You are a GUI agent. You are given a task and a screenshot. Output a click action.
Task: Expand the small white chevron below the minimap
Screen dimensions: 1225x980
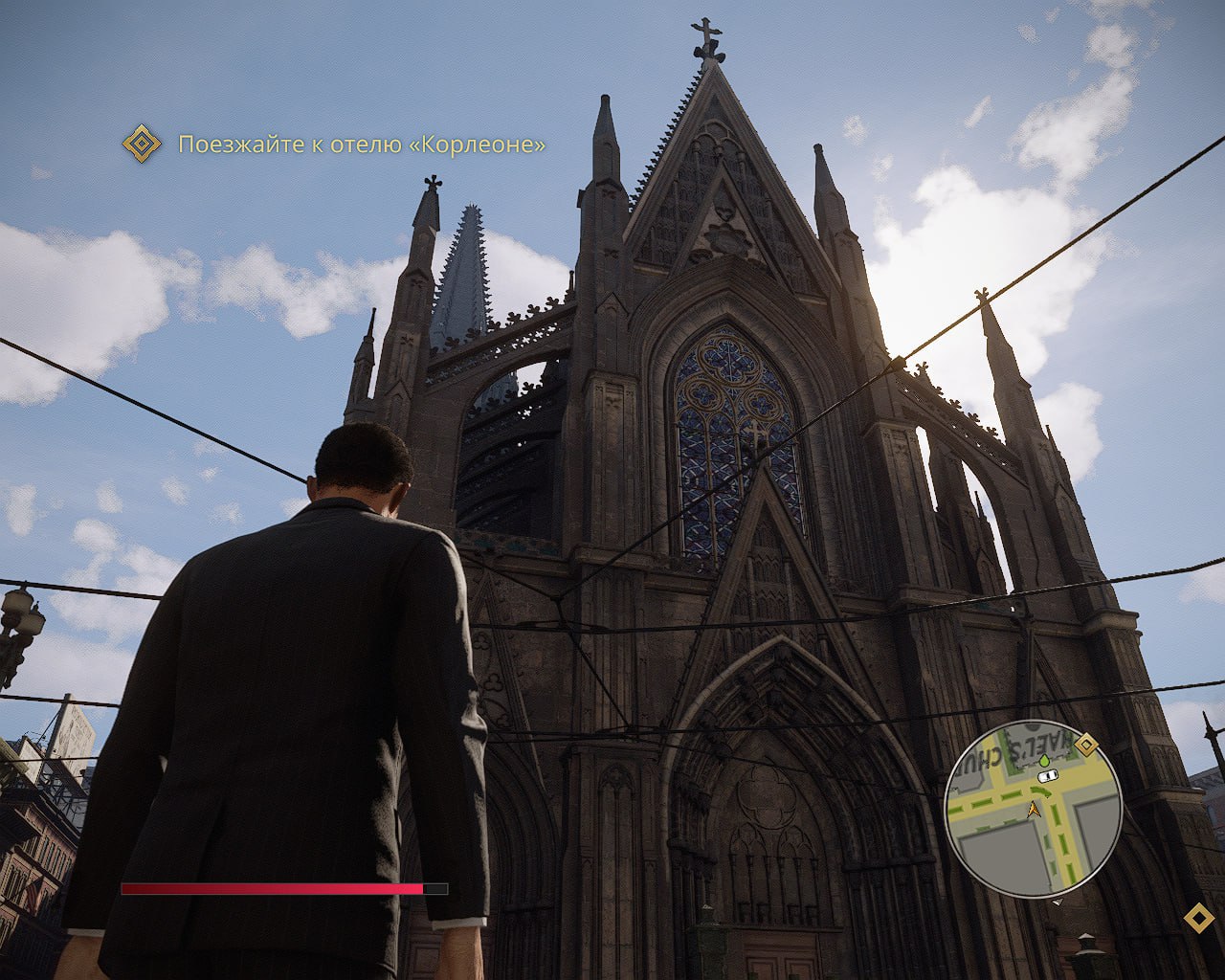pyautogui.click(x=1058, y=902)
